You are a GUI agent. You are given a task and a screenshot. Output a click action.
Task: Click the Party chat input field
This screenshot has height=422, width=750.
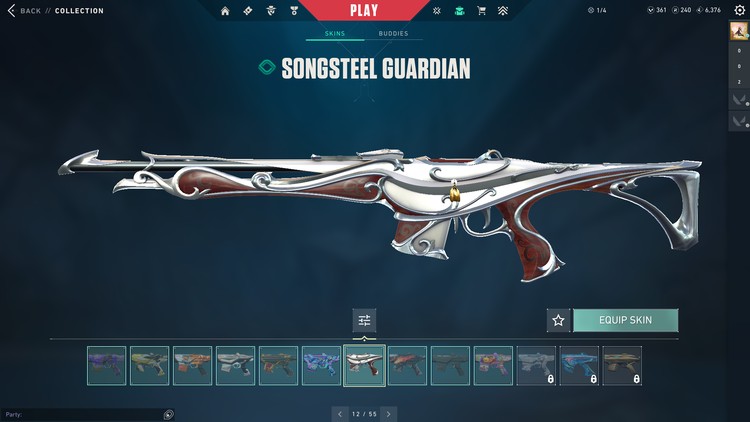pyautogui.click(x=80, y=414)
